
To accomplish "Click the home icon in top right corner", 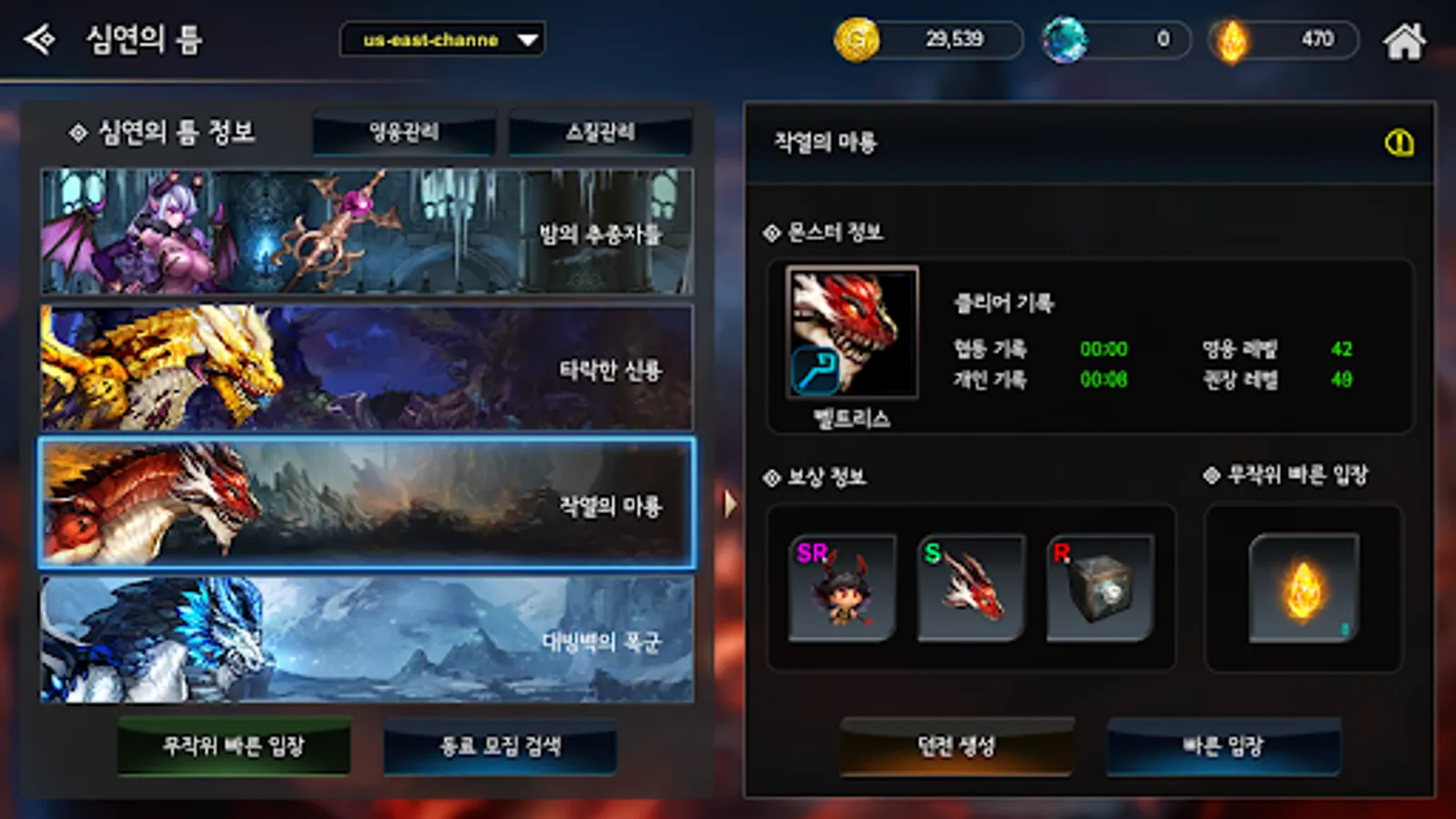I will (1406, 39).
